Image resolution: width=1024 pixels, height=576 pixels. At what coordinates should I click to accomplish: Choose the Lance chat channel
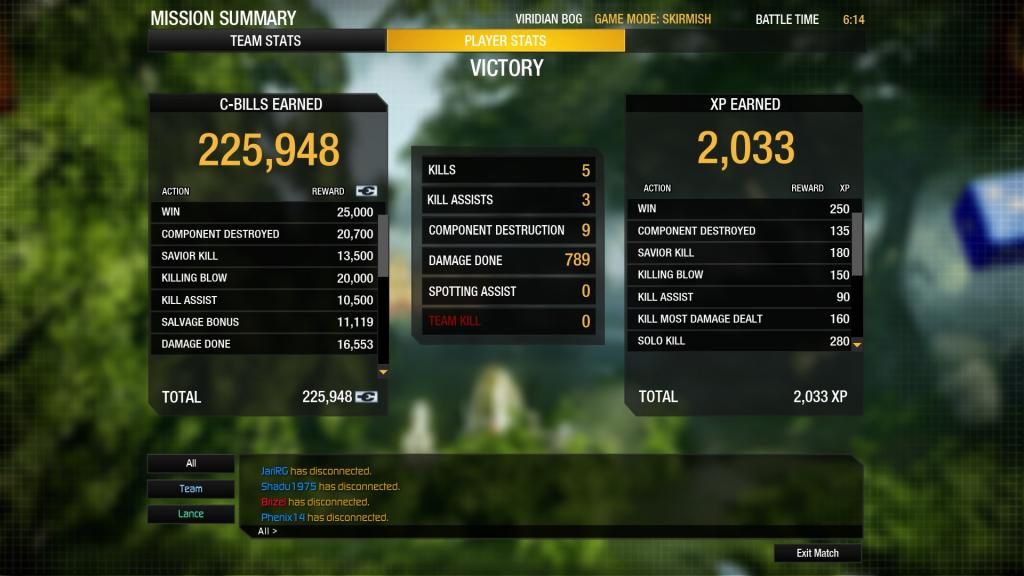click(x=191, y=514)
